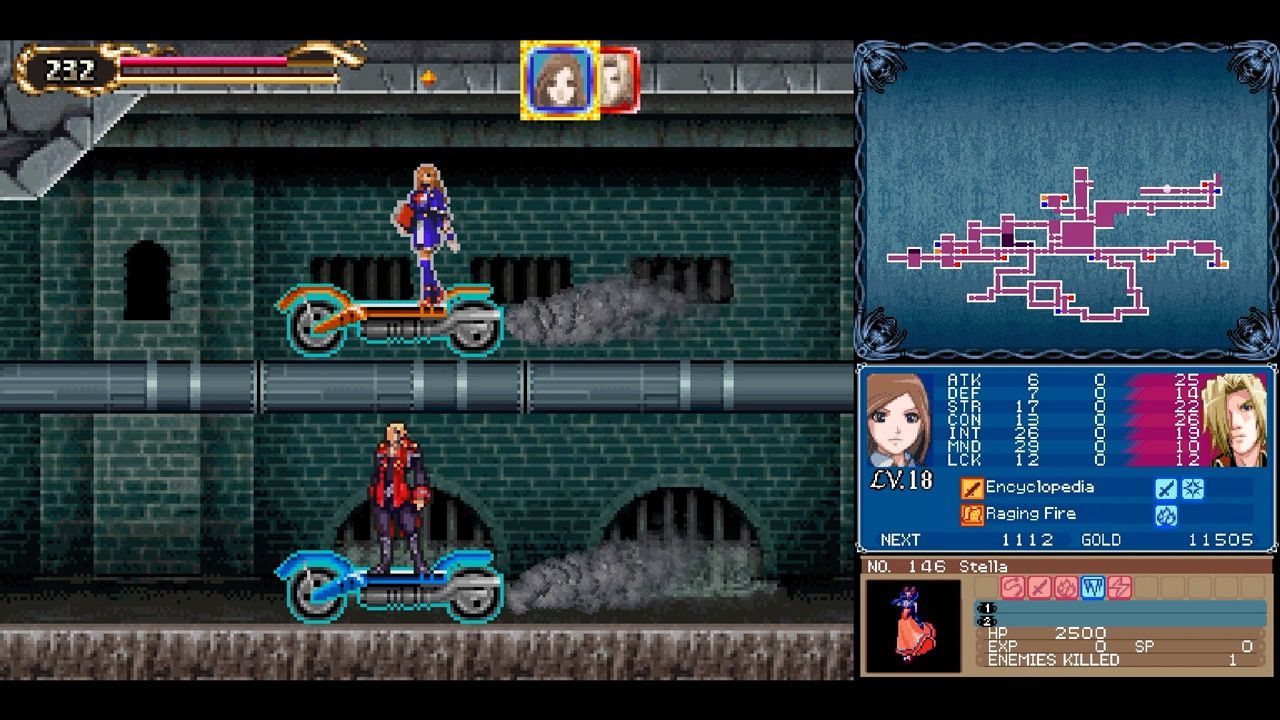Toggle Stella's fire attribute indicator
The width and height of the screenshot is (1280, 720).
1065,586
